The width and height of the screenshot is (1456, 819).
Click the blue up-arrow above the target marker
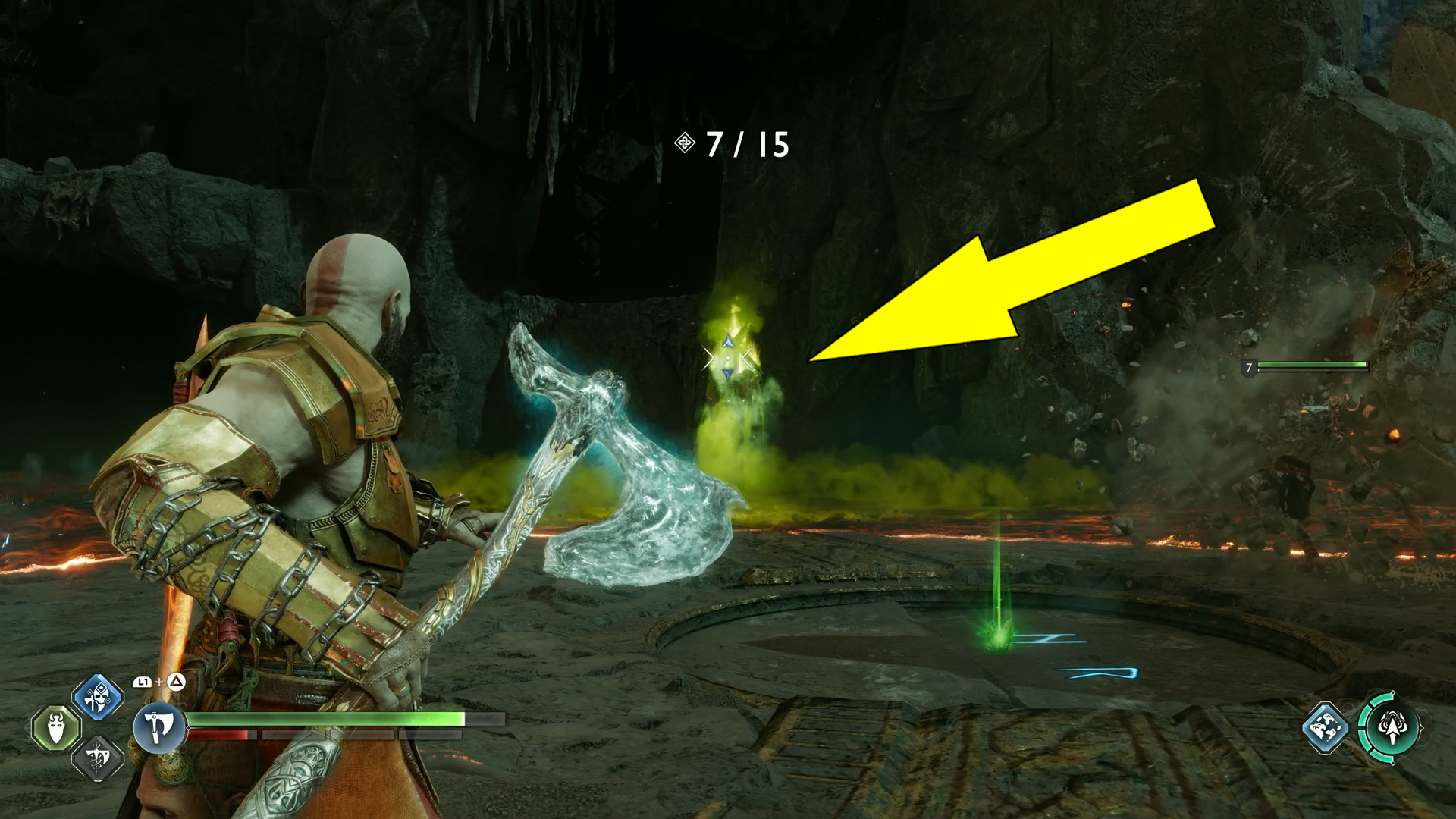click(728, 342)
